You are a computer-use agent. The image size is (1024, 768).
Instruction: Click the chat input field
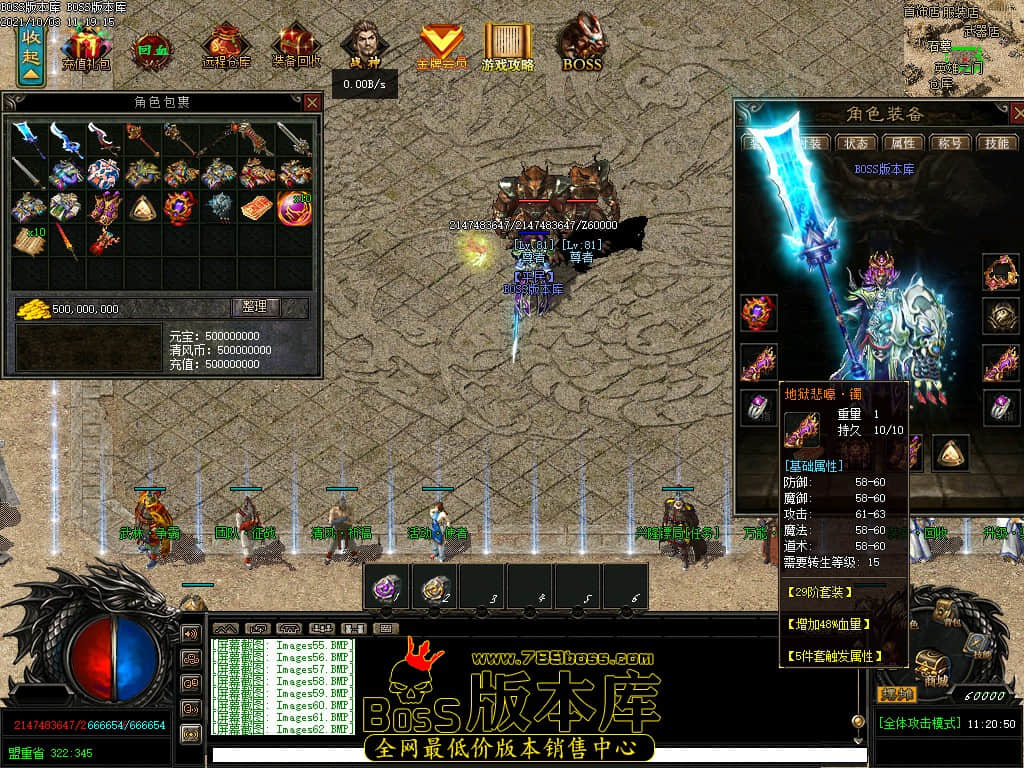tap(530, 755)
